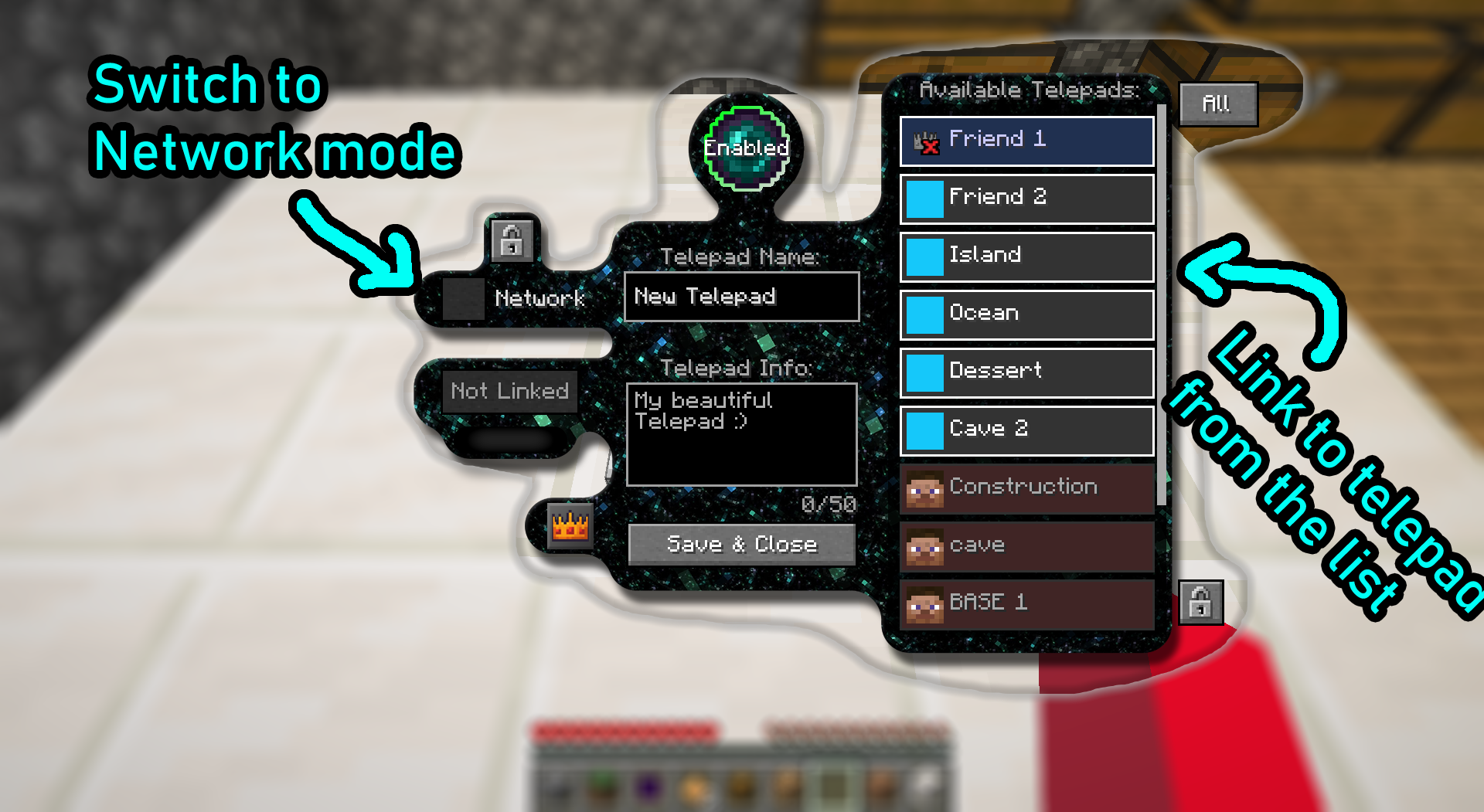
Task: Click the Not Linked button
Action: point(509,392)
